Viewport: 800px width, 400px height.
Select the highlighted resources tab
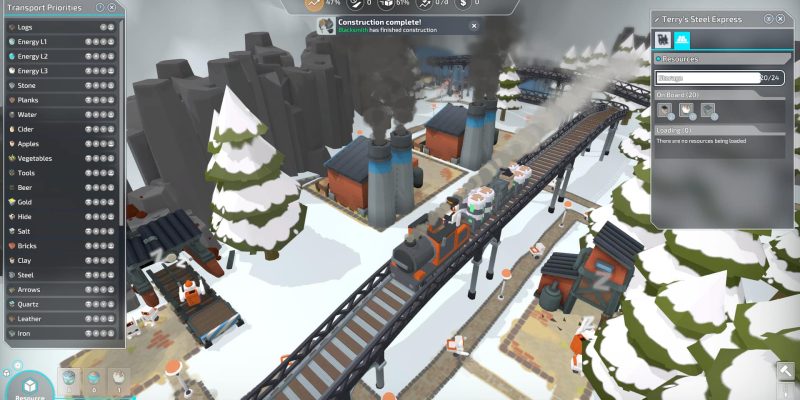(x=681, y=39)
